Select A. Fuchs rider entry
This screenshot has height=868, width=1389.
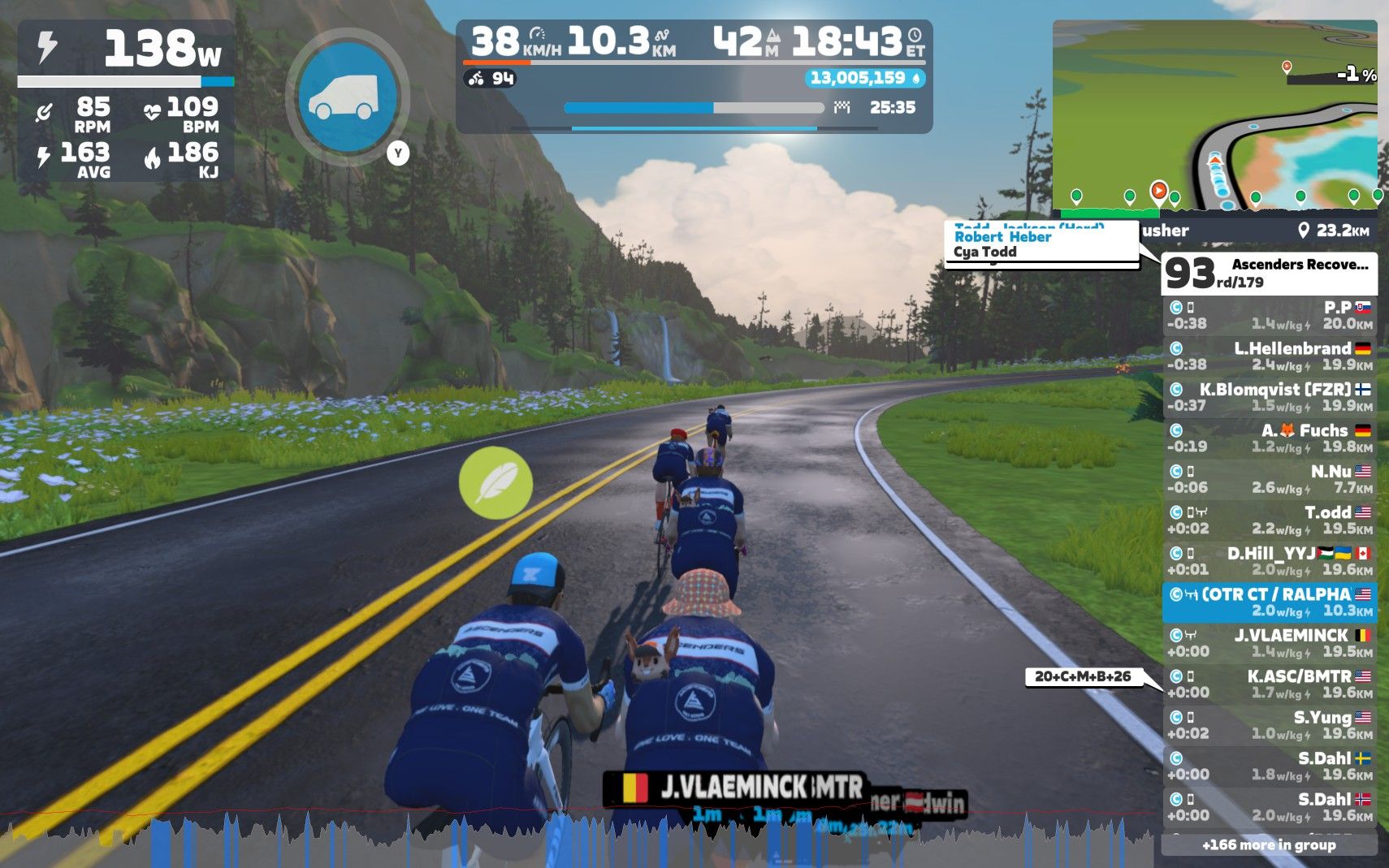click(1269, 438)
